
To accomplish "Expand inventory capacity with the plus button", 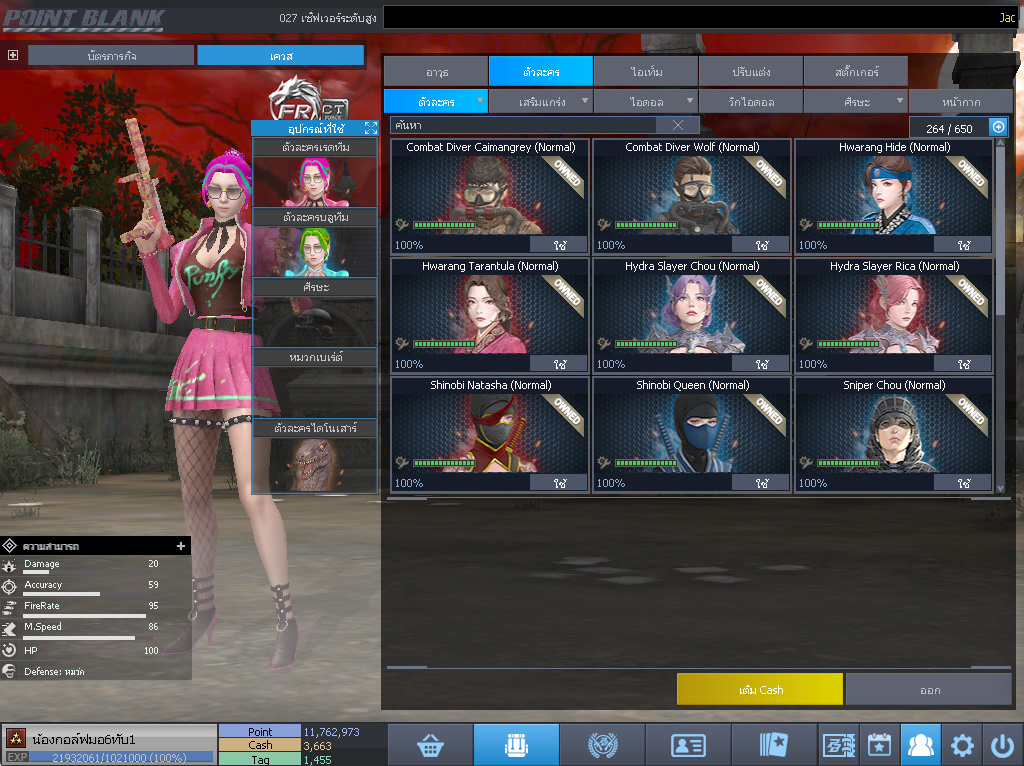I will click(x=998, y=127).
